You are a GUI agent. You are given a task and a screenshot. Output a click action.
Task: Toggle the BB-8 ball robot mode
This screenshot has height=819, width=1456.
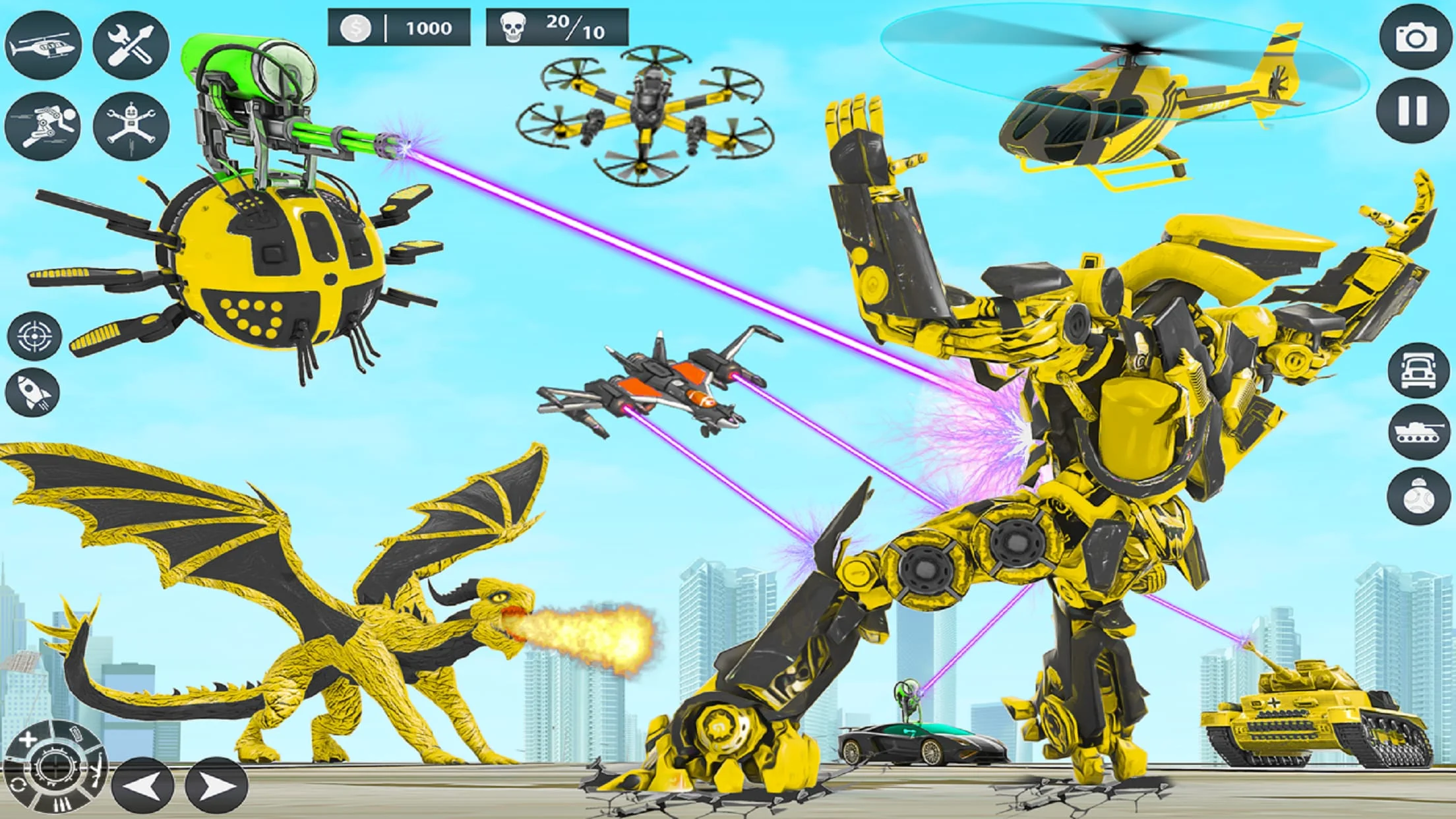(x=1418, y=495)
